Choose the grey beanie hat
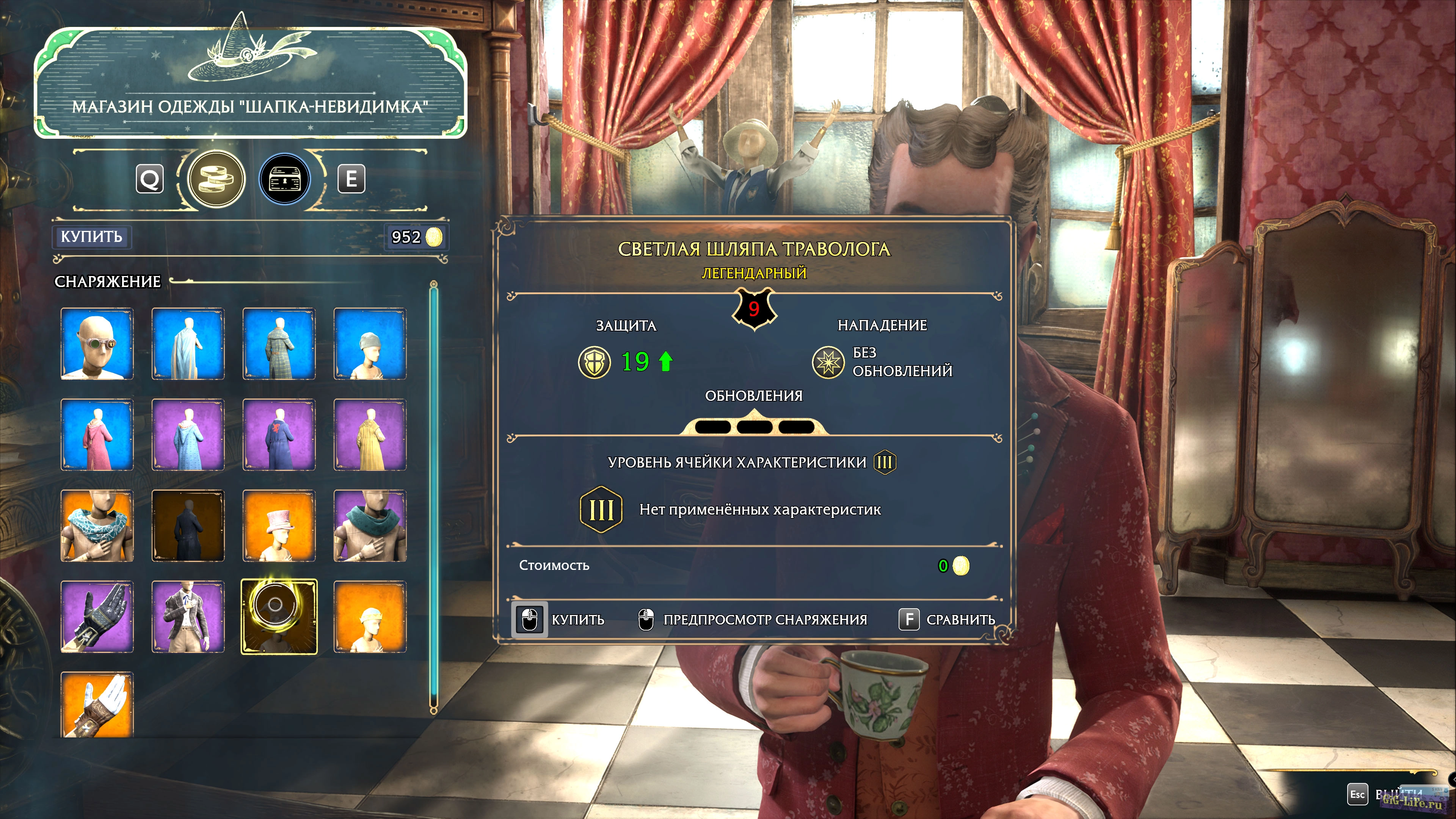Screen dimensions: 1456x819 [x=370, y=344]
